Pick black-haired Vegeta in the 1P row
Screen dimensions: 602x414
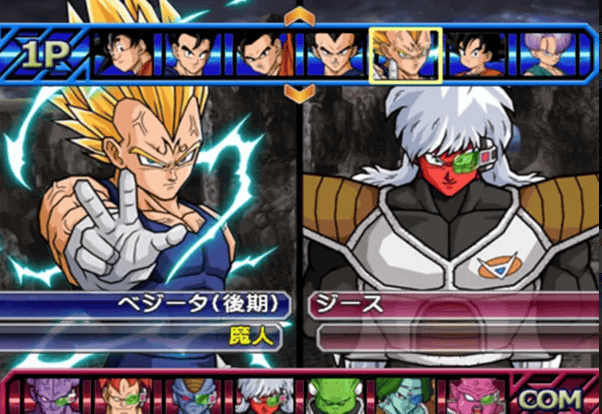(334, 53)
